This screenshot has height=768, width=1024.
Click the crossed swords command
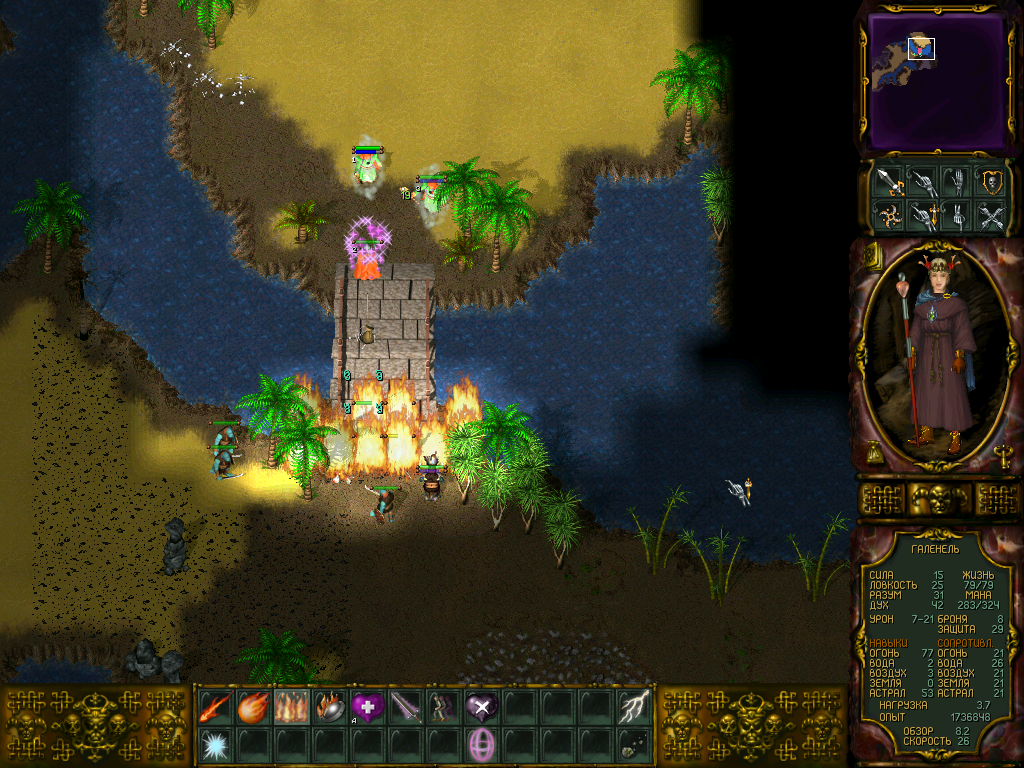(x=991, y=215)
